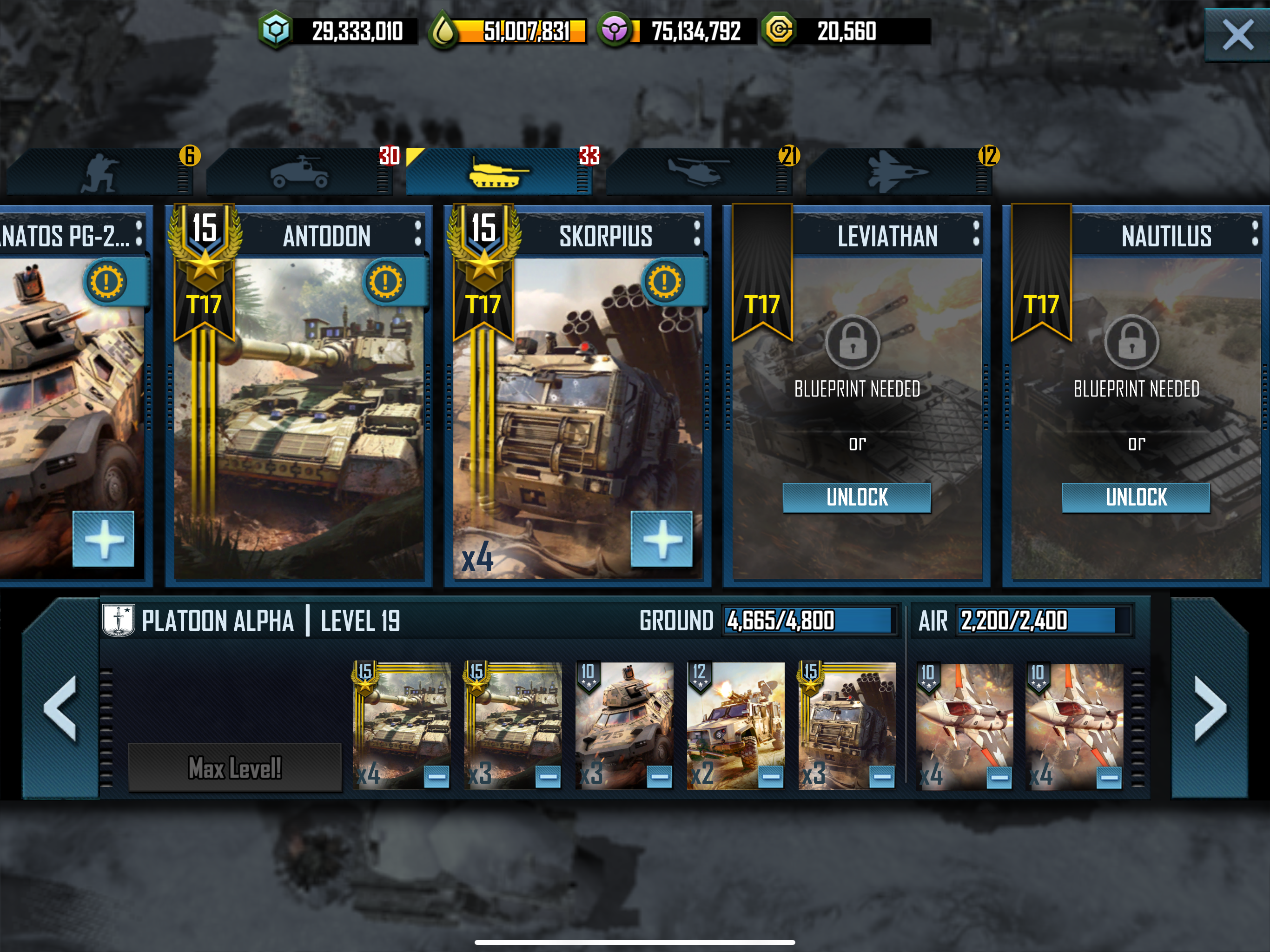Image resolution: width=1270 pixels, height=952 pixels.
Task: Open Skorpius card three-dot menu
Action: [x=697, y=234]
